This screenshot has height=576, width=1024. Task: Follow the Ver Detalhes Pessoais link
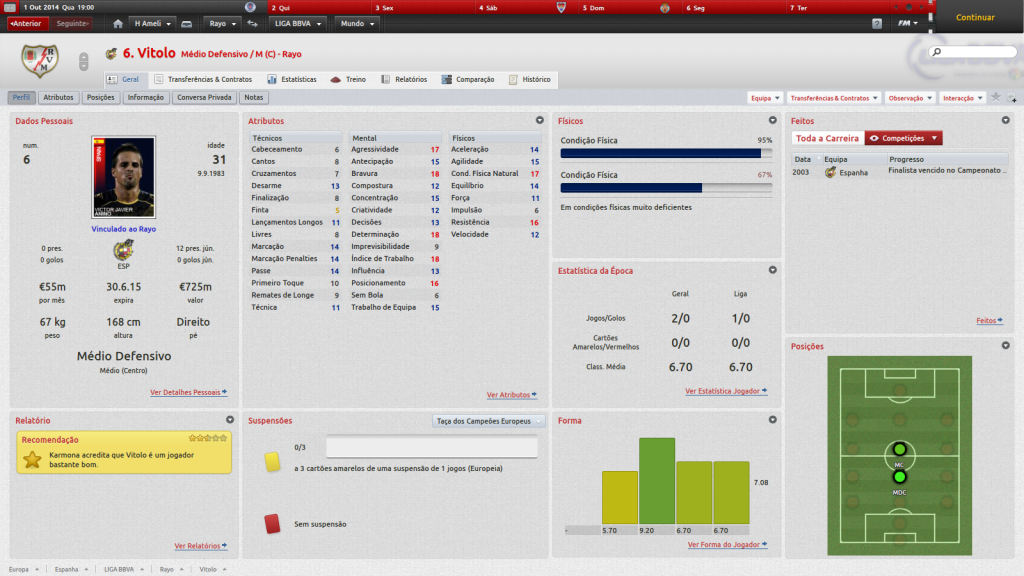click(188, 392)
